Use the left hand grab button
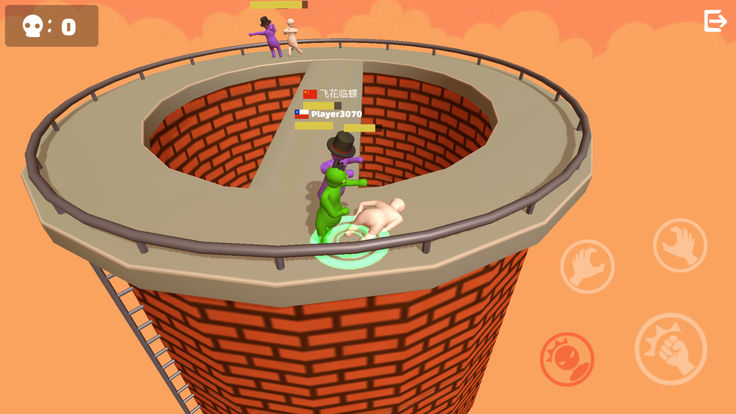 click(x=587, y=266)
